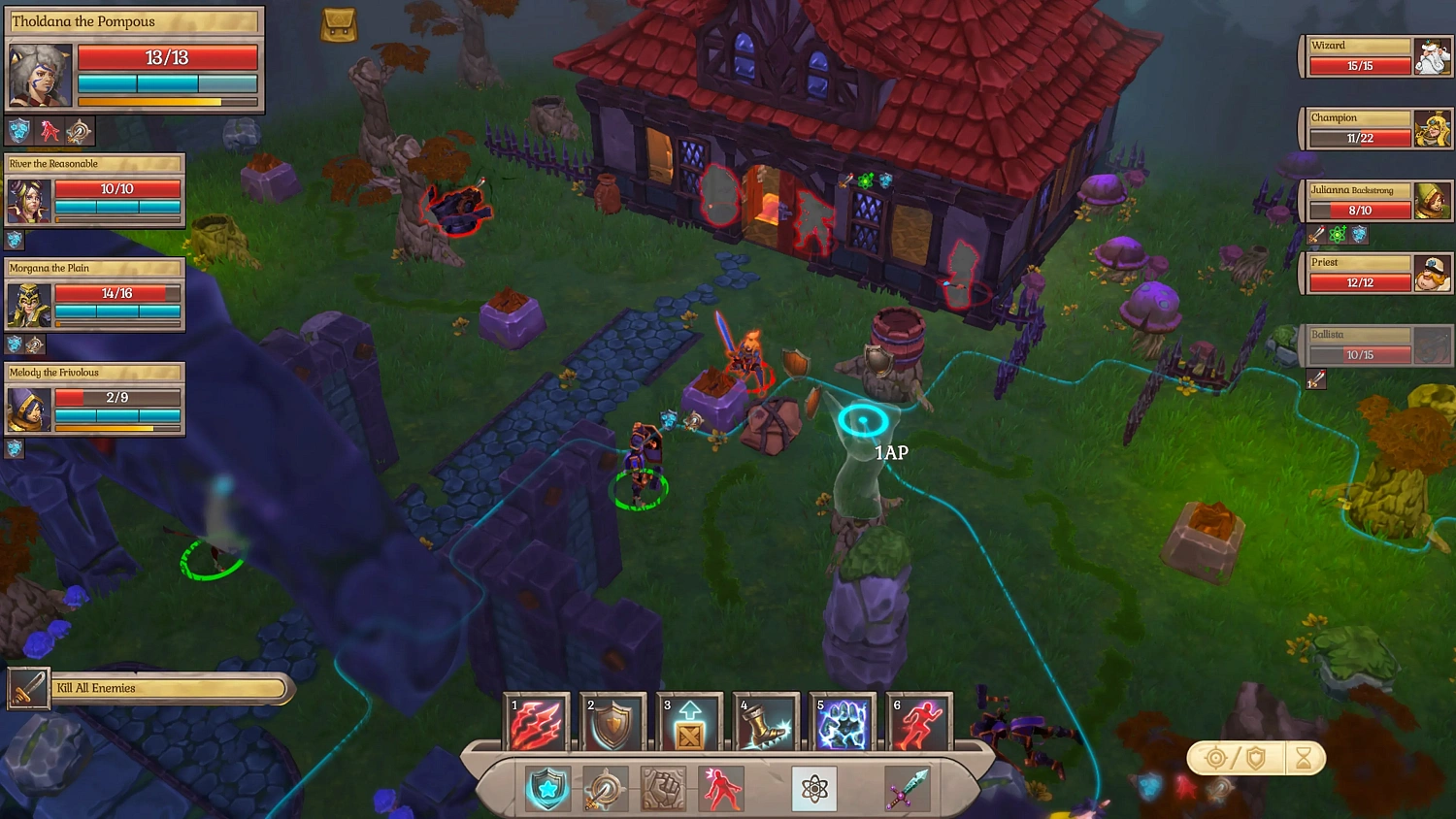Expand the greyed-out Ballista unit entry
The width and height of the screenshot is (1456, 819).
point(1376,344)
